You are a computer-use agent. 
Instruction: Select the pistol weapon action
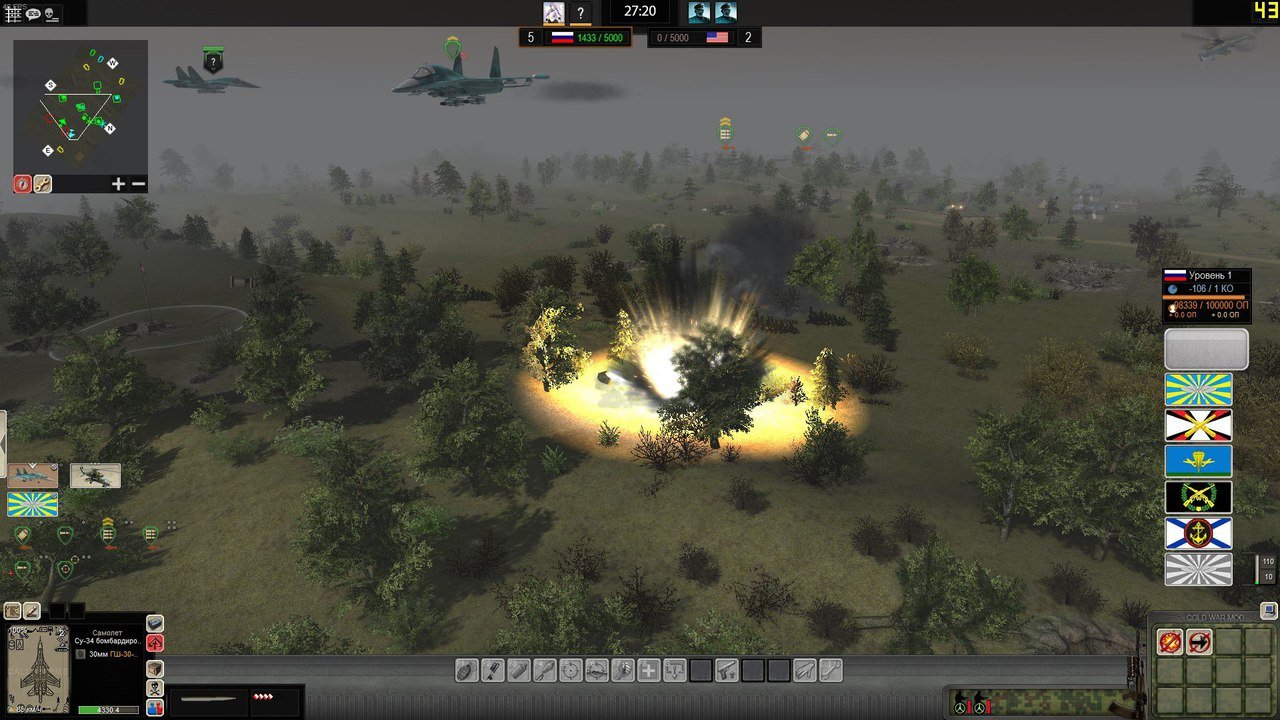pyautogui.click(x=726, y=670)
